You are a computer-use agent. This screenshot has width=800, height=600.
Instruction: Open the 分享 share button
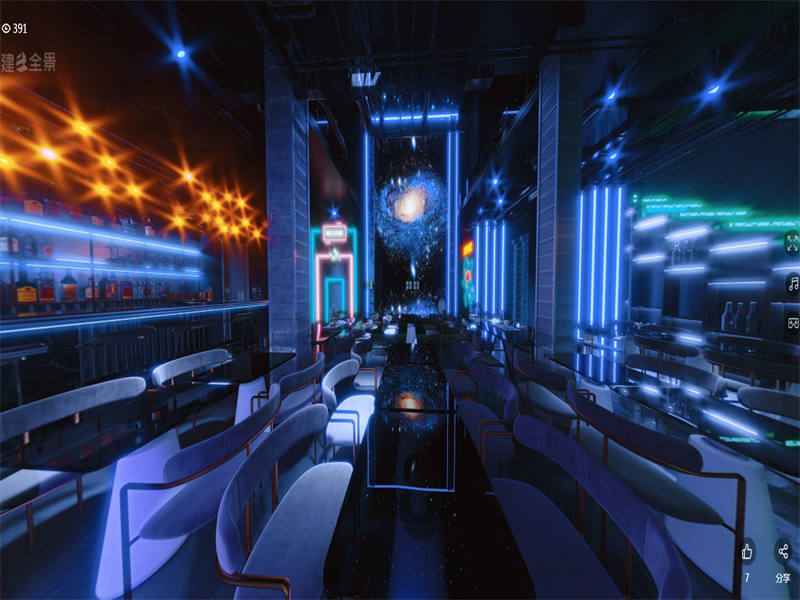click(783, 552)
